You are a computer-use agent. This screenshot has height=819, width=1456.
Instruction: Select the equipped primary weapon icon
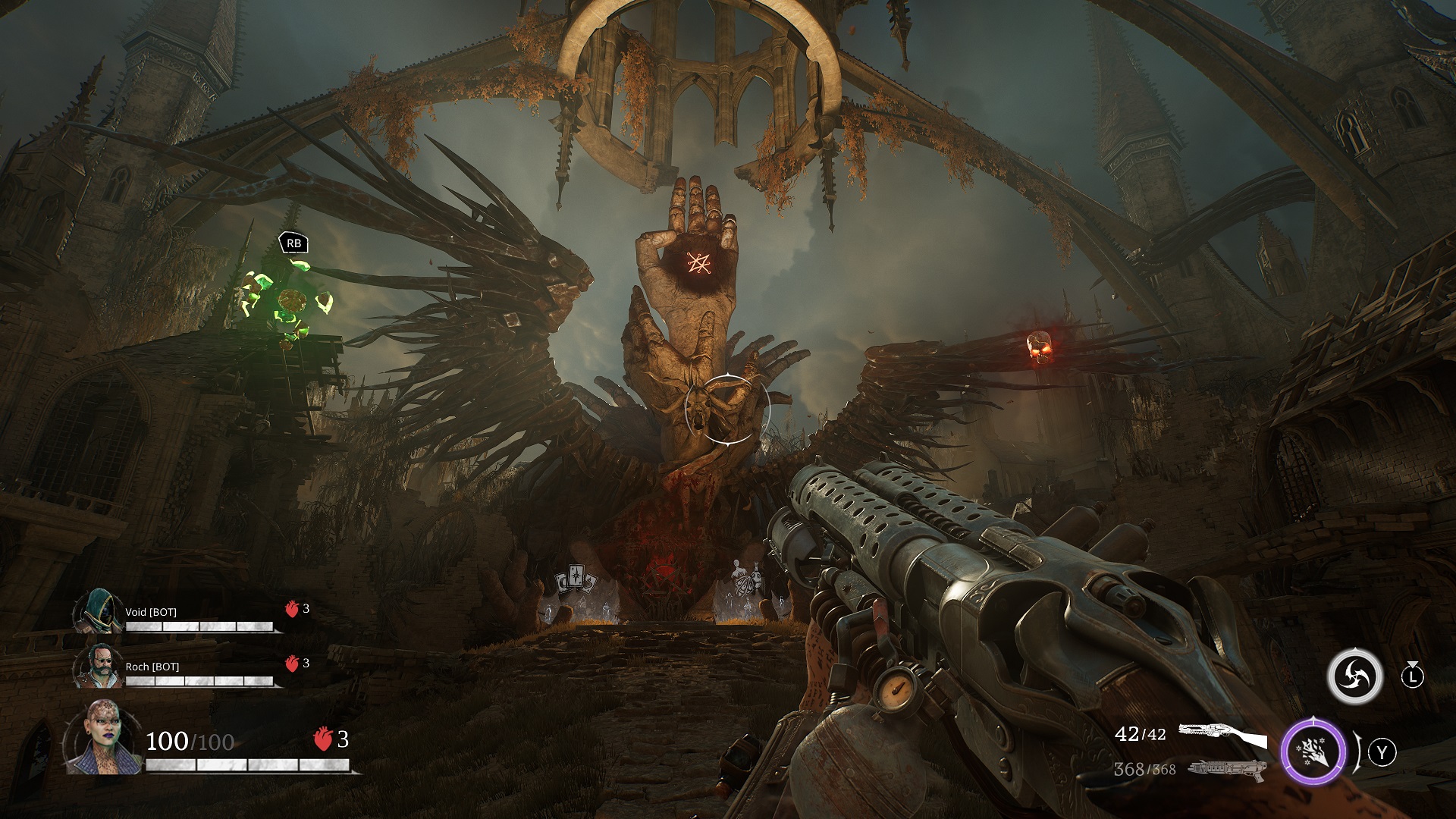point(1222,736)
